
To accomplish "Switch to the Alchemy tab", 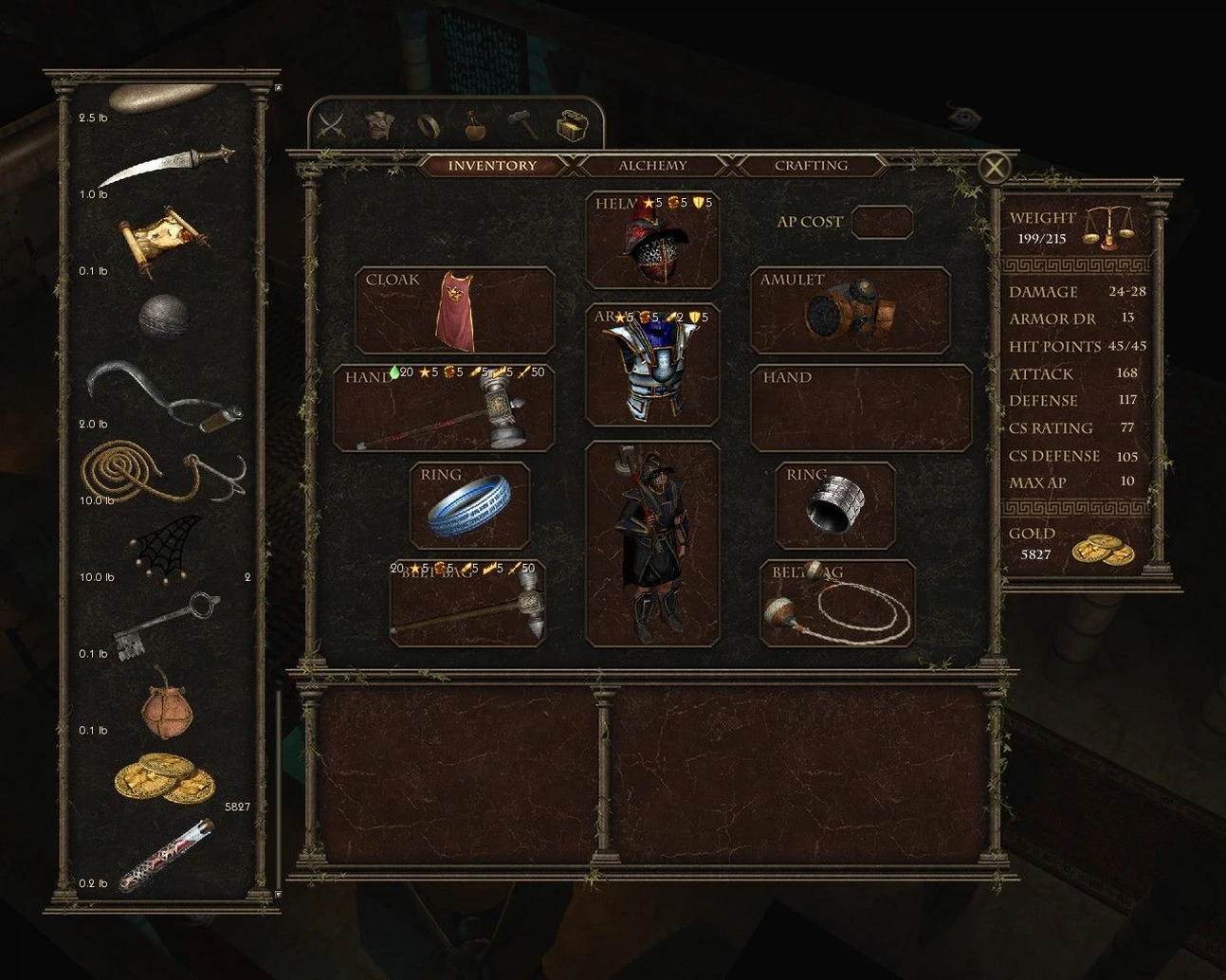I will coord(651,166).
